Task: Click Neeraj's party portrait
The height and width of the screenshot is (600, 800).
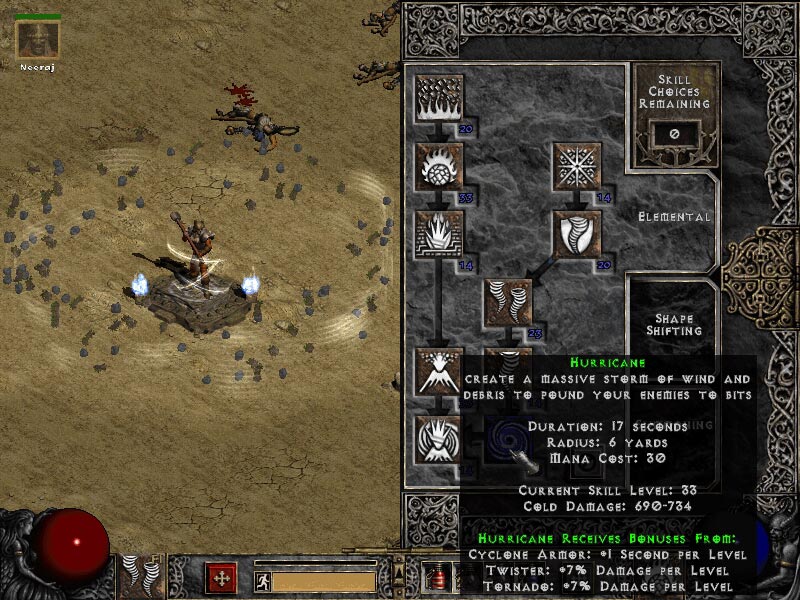Action: 38,40
